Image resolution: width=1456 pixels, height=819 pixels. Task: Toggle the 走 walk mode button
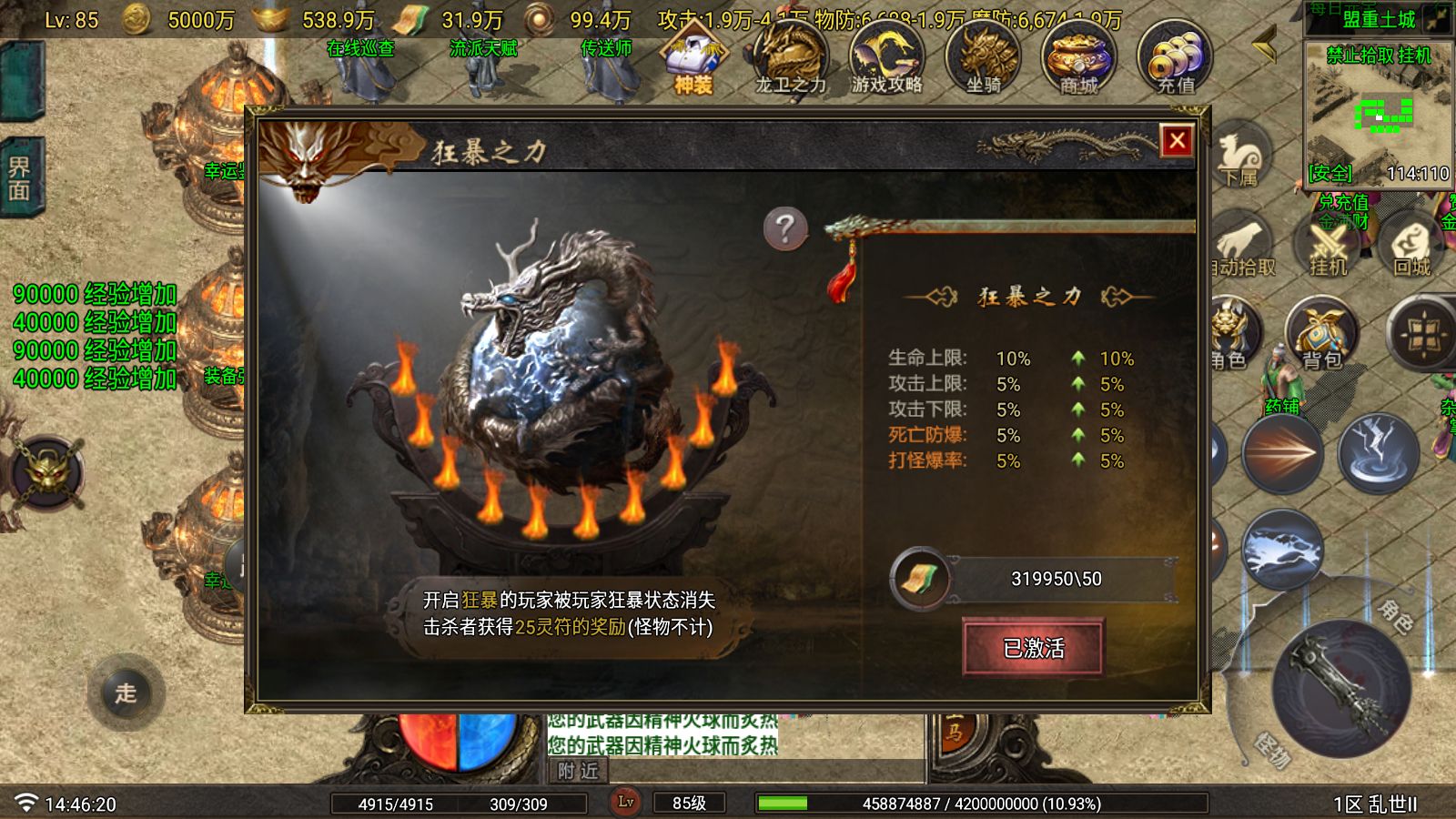pyautogui.click(x=126, y=693)
